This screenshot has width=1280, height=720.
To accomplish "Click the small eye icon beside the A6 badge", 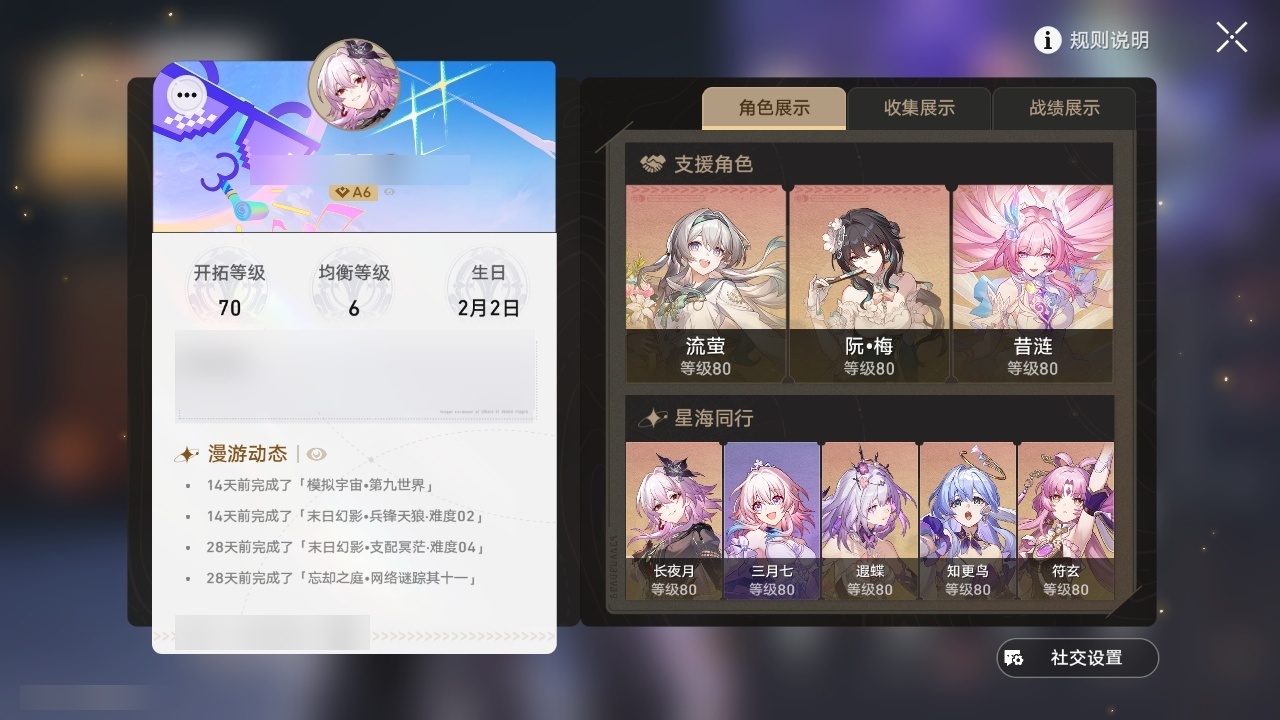I will (x=389, y=192).
